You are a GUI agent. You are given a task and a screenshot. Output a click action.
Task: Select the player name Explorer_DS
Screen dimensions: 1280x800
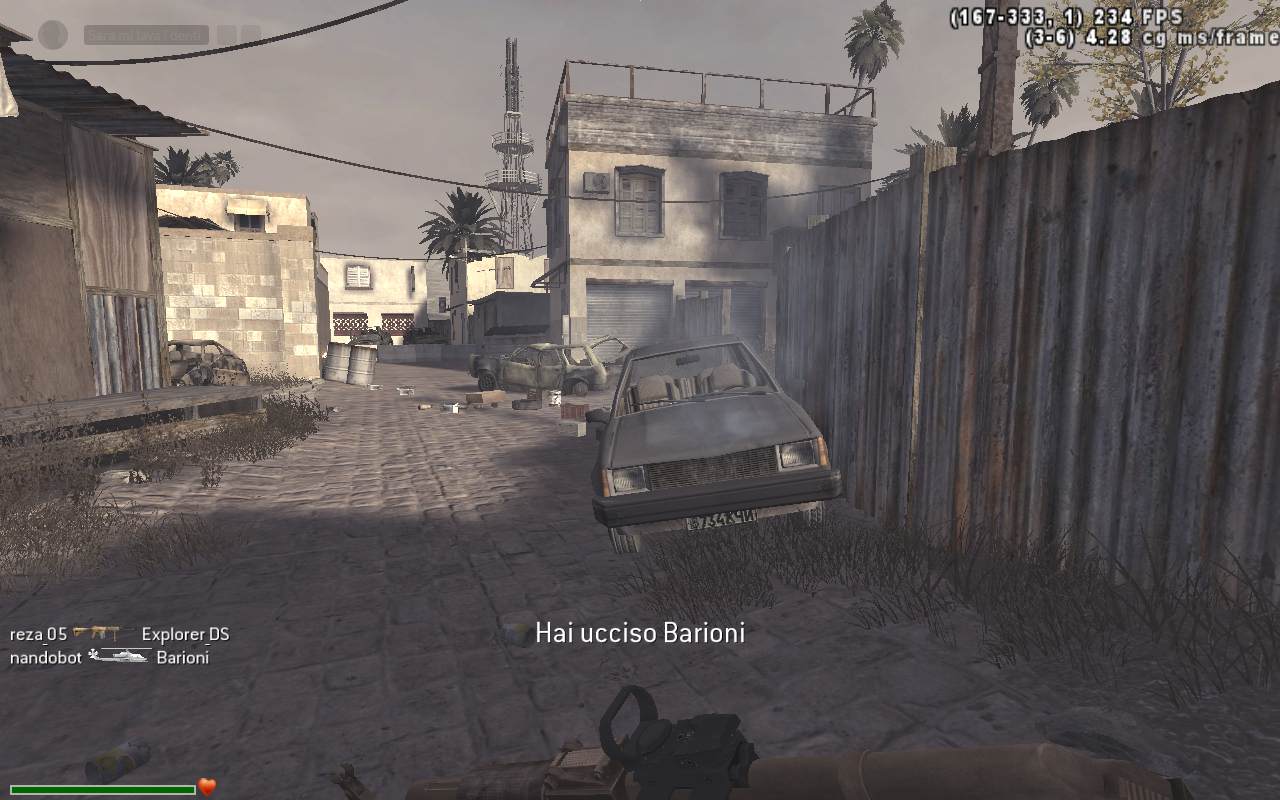[x=188, y=633]
